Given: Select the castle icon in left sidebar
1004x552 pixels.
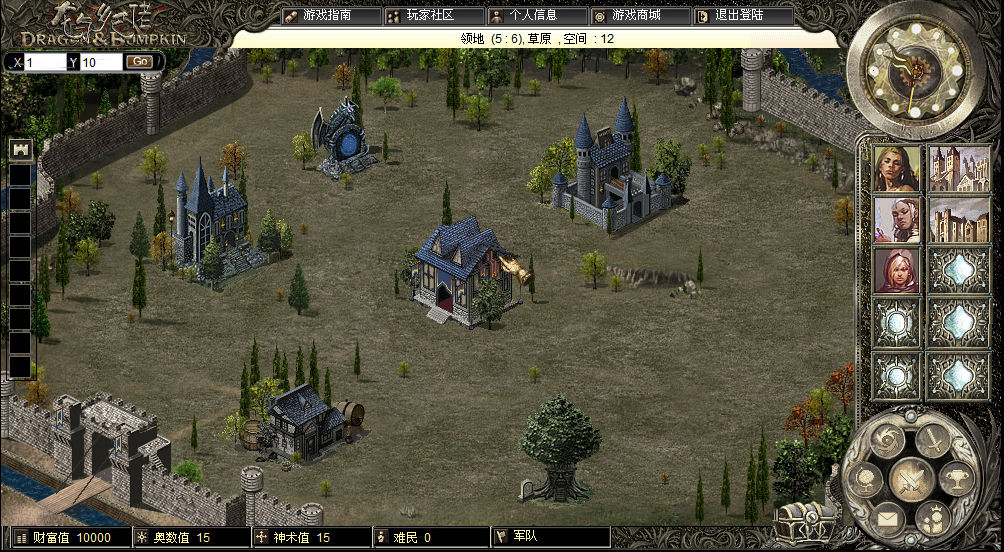Looking at the screenshot, I should [19, 149].
